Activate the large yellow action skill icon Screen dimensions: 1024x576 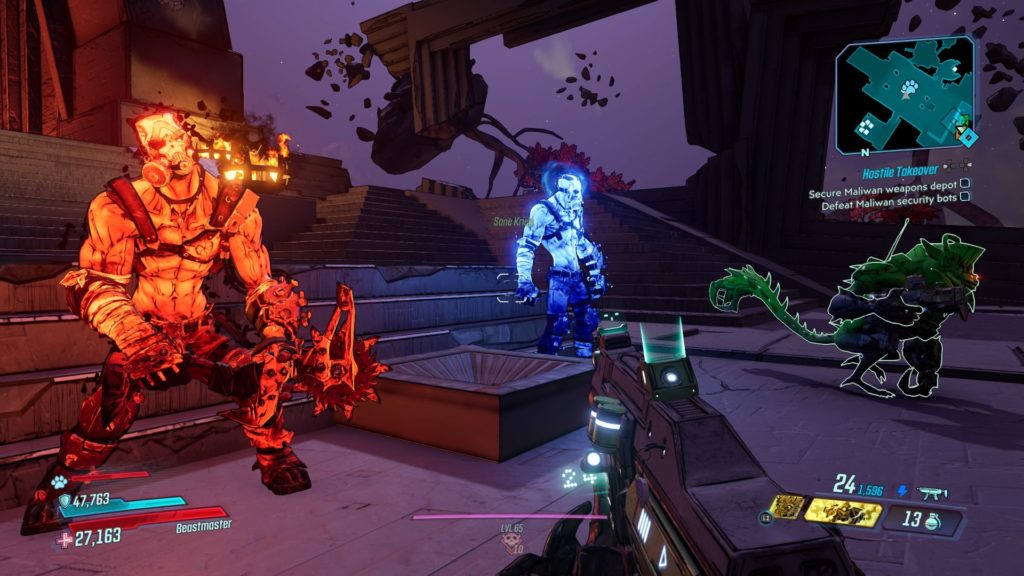[x=842, y=512]
